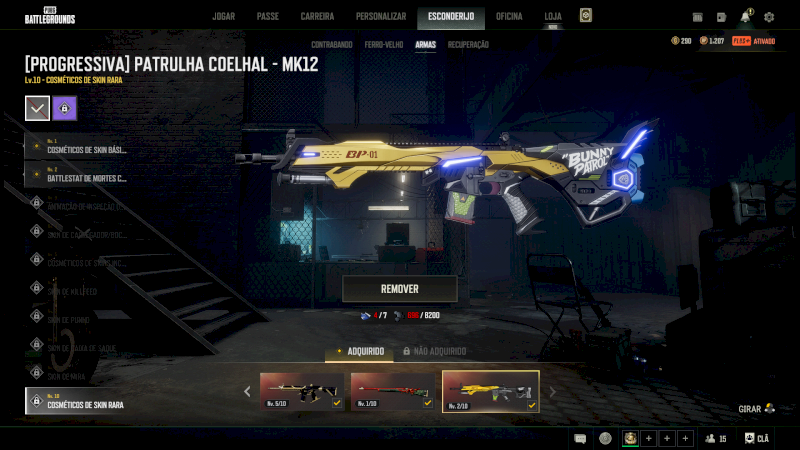
Task: Open the settings gear icon
Action: click(x=769, y=17)
